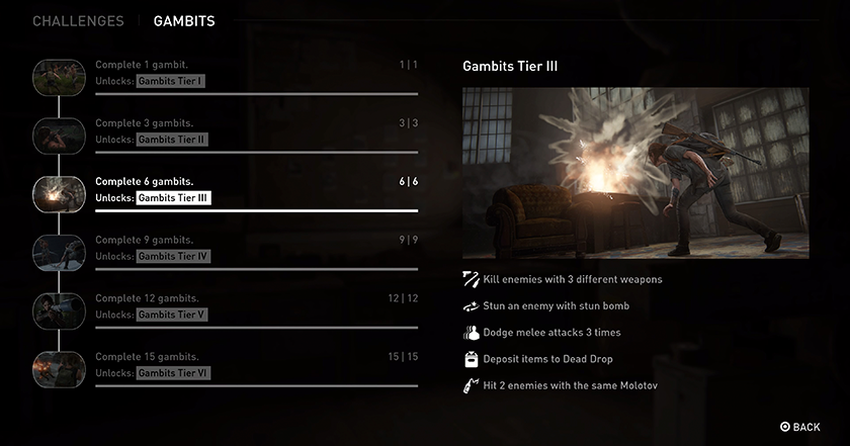Select the Complete 1 gambit row
This screenshot has width=850, height=446.
pos(256,73)
